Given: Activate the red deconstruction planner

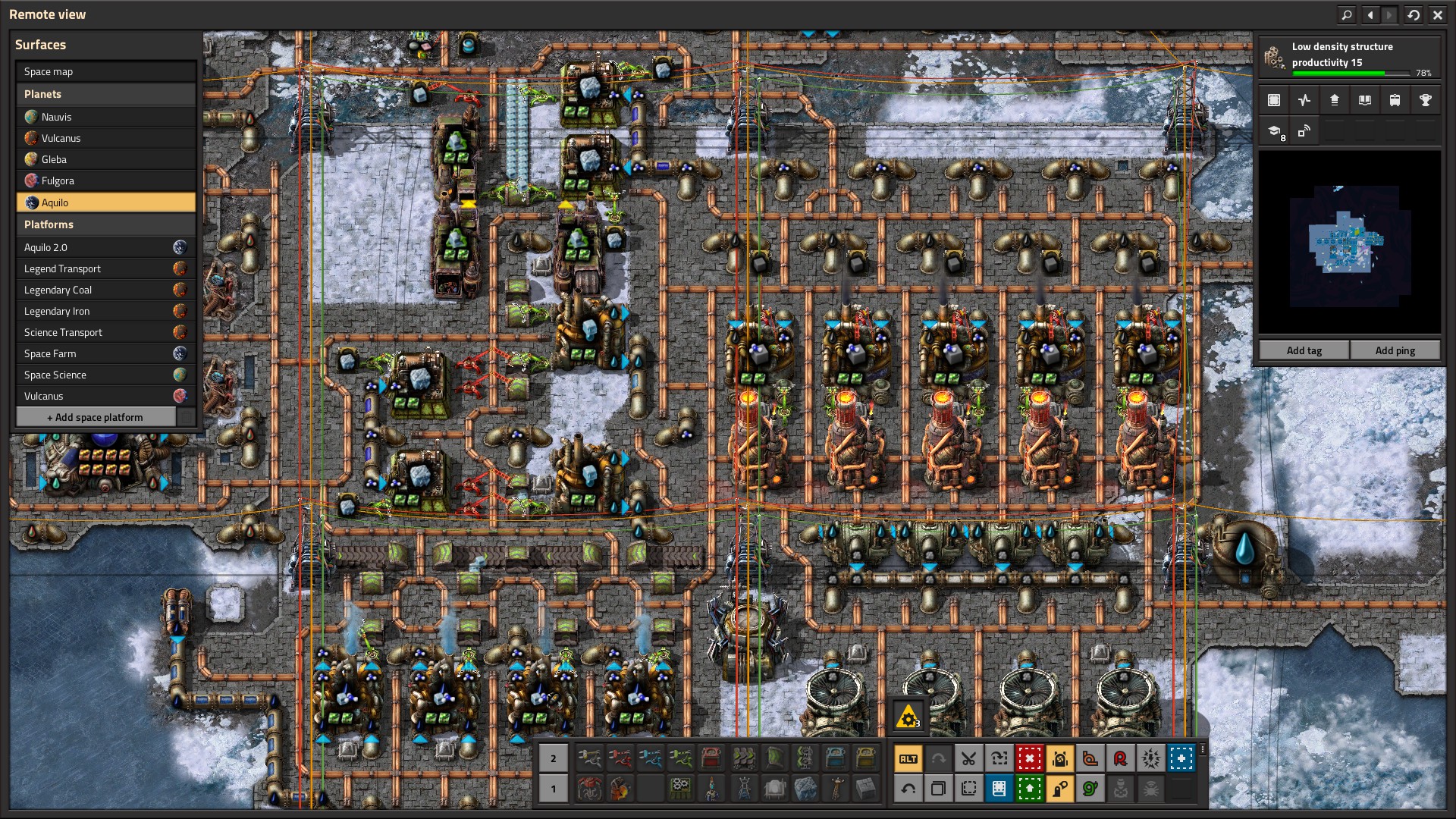Looking at the screenshot, I should point(1029,758).
